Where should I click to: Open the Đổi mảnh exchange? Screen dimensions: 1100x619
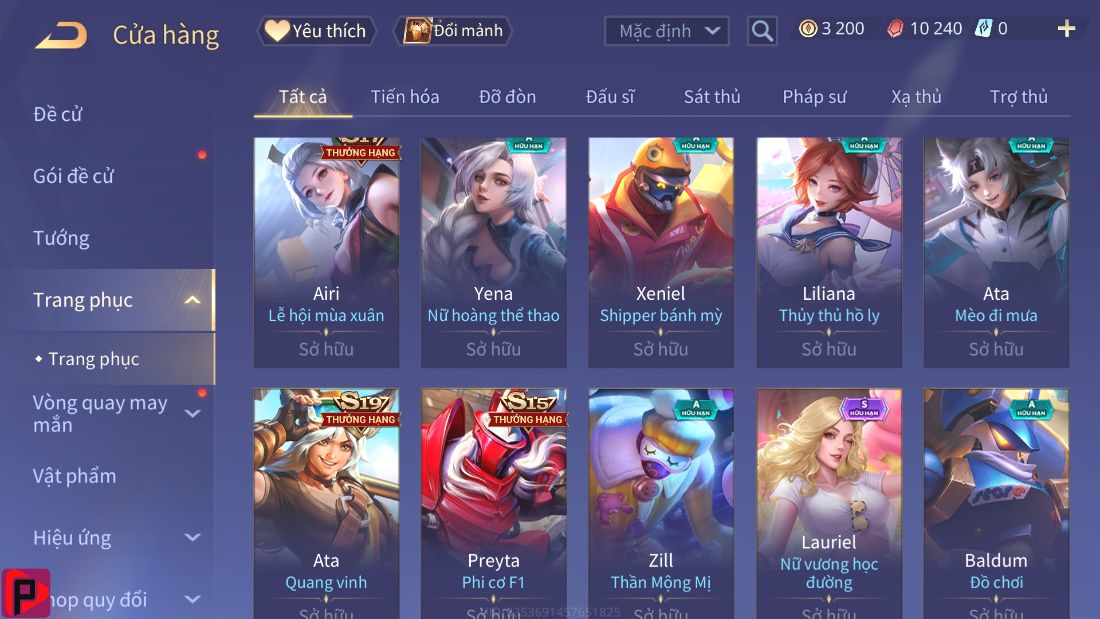tap(453, 31)
